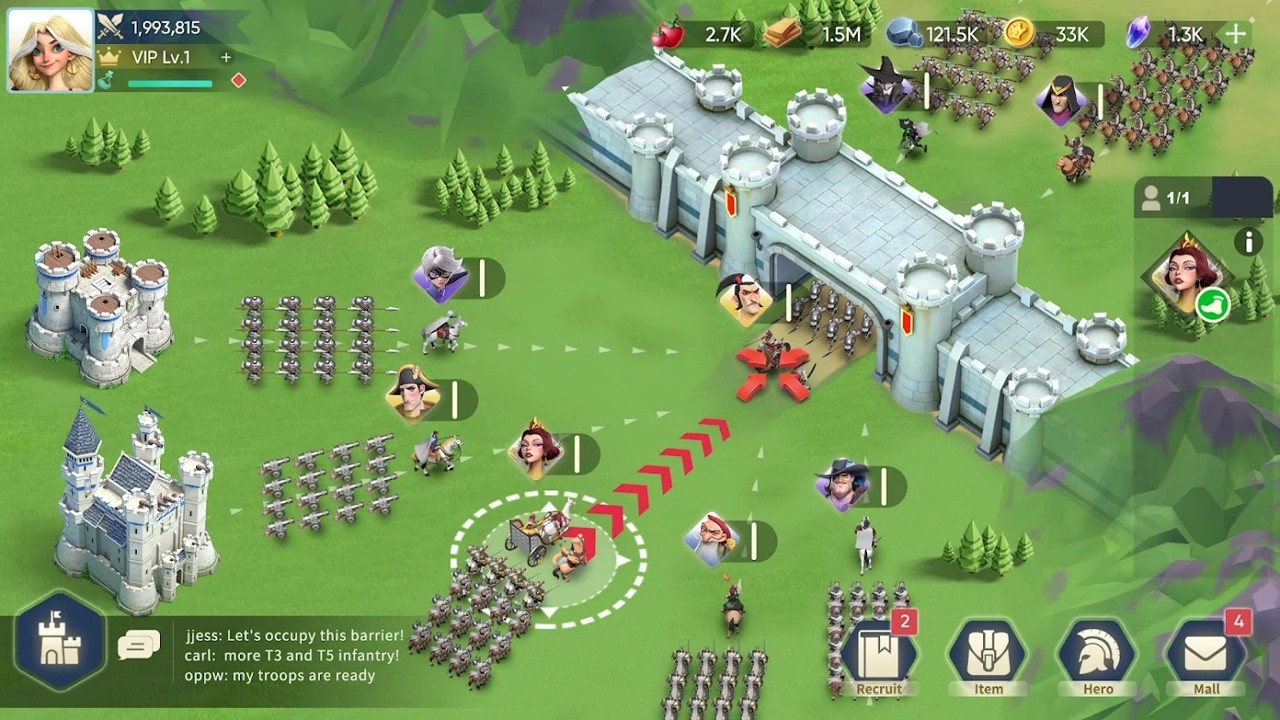Open the Hero menu

(1098, 657)
